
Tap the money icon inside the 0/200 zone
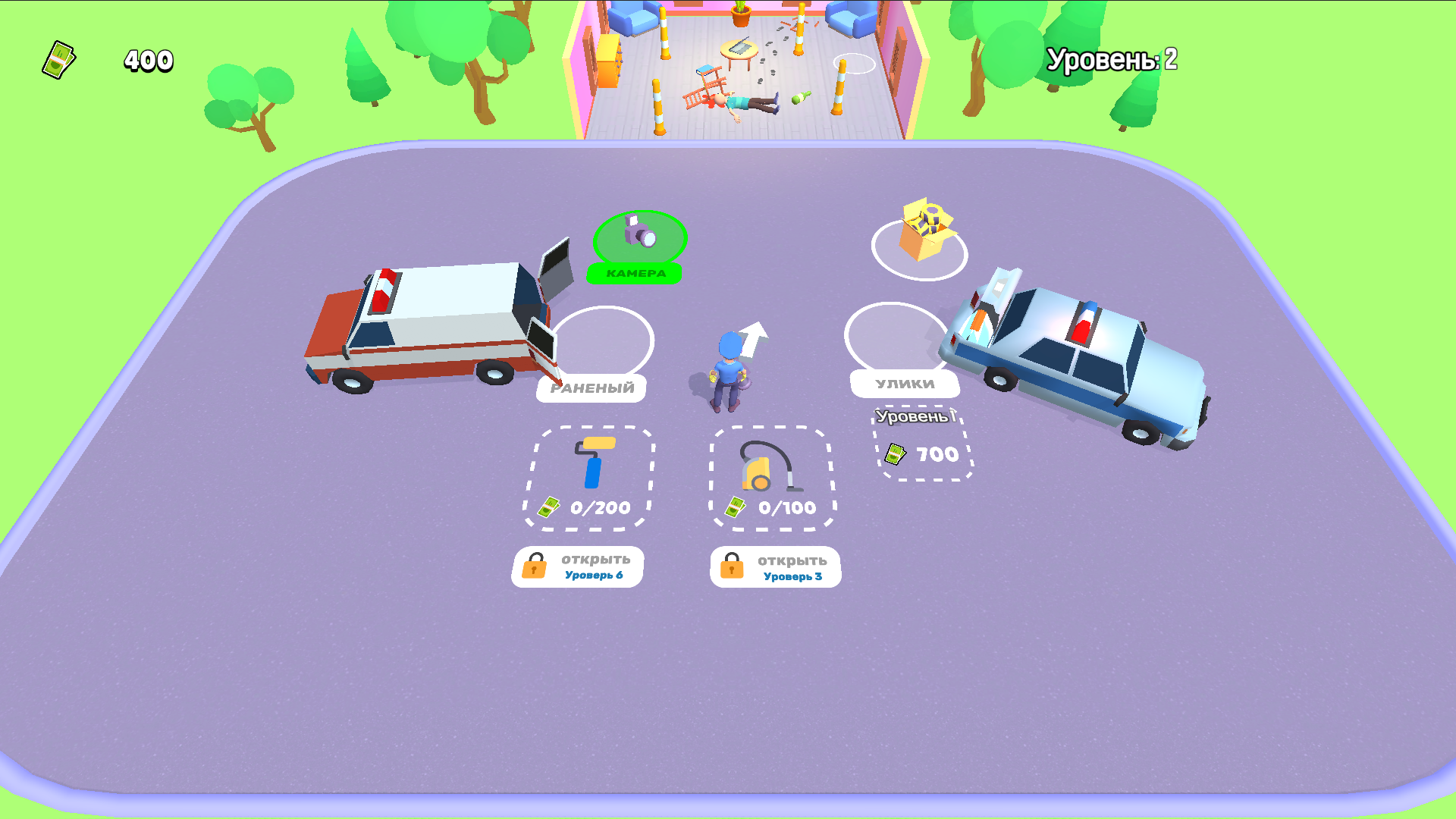(548, 507)
